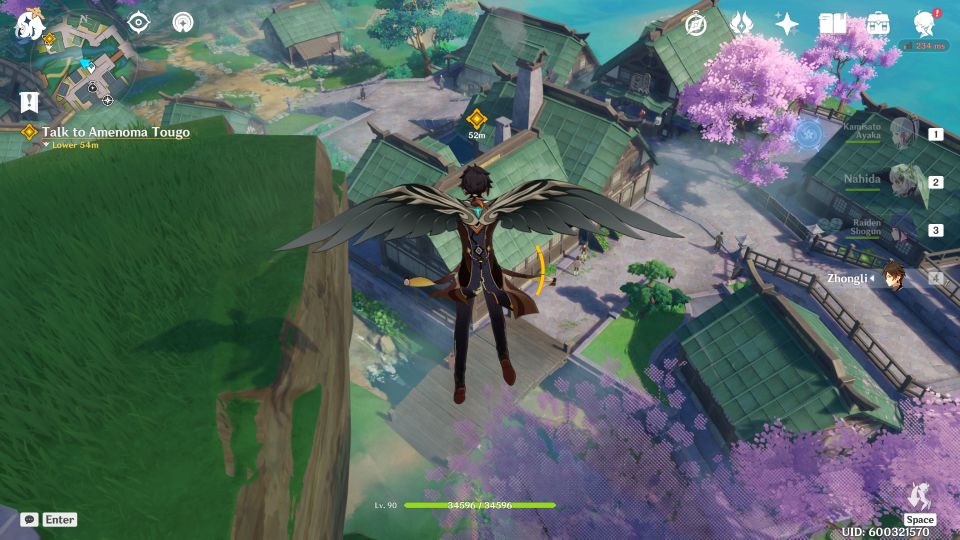Select the Talk to Amenoma Tougo quest tracker
The image size is (960, 540).
pyautogui.click(x=115, y=132)
